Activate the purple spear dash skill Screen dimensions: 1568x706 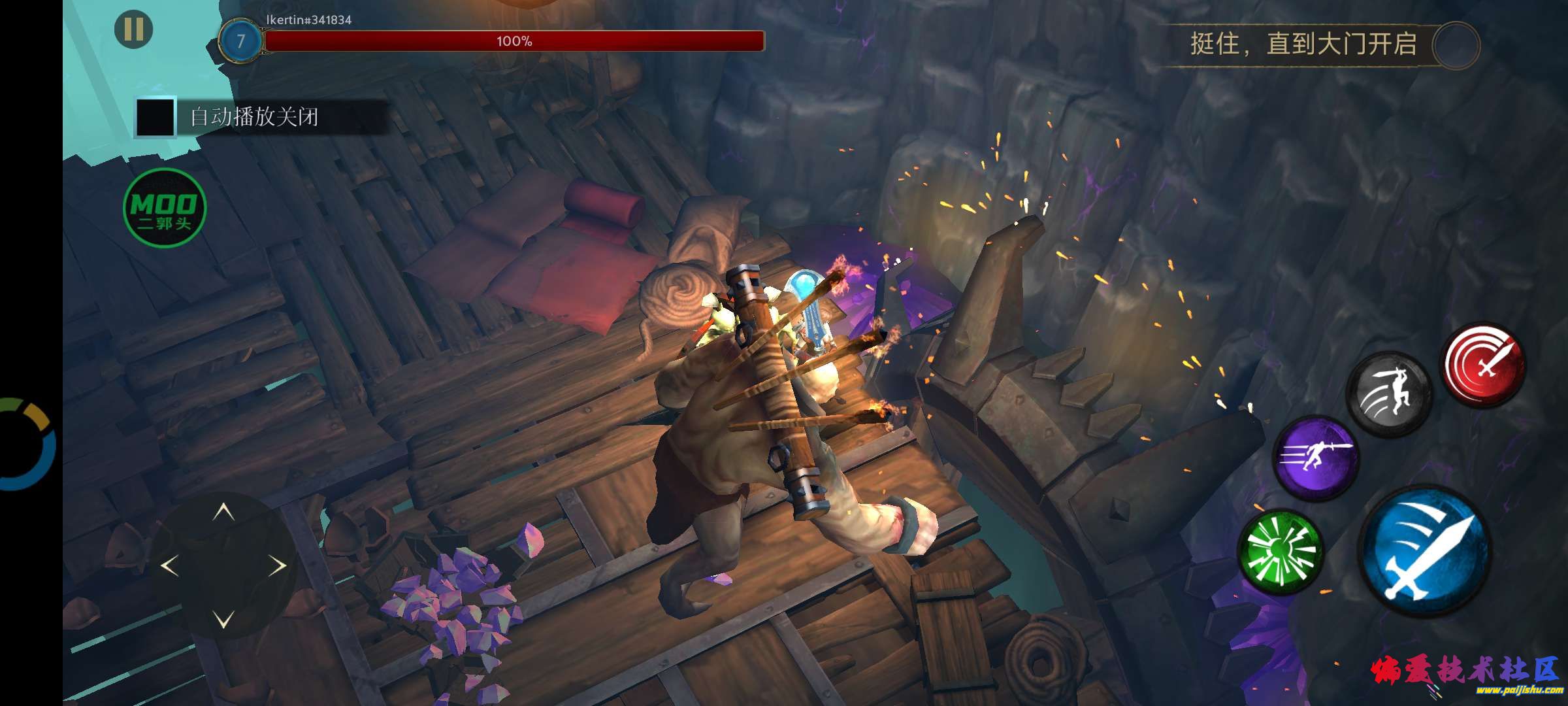pos(1316,457)
